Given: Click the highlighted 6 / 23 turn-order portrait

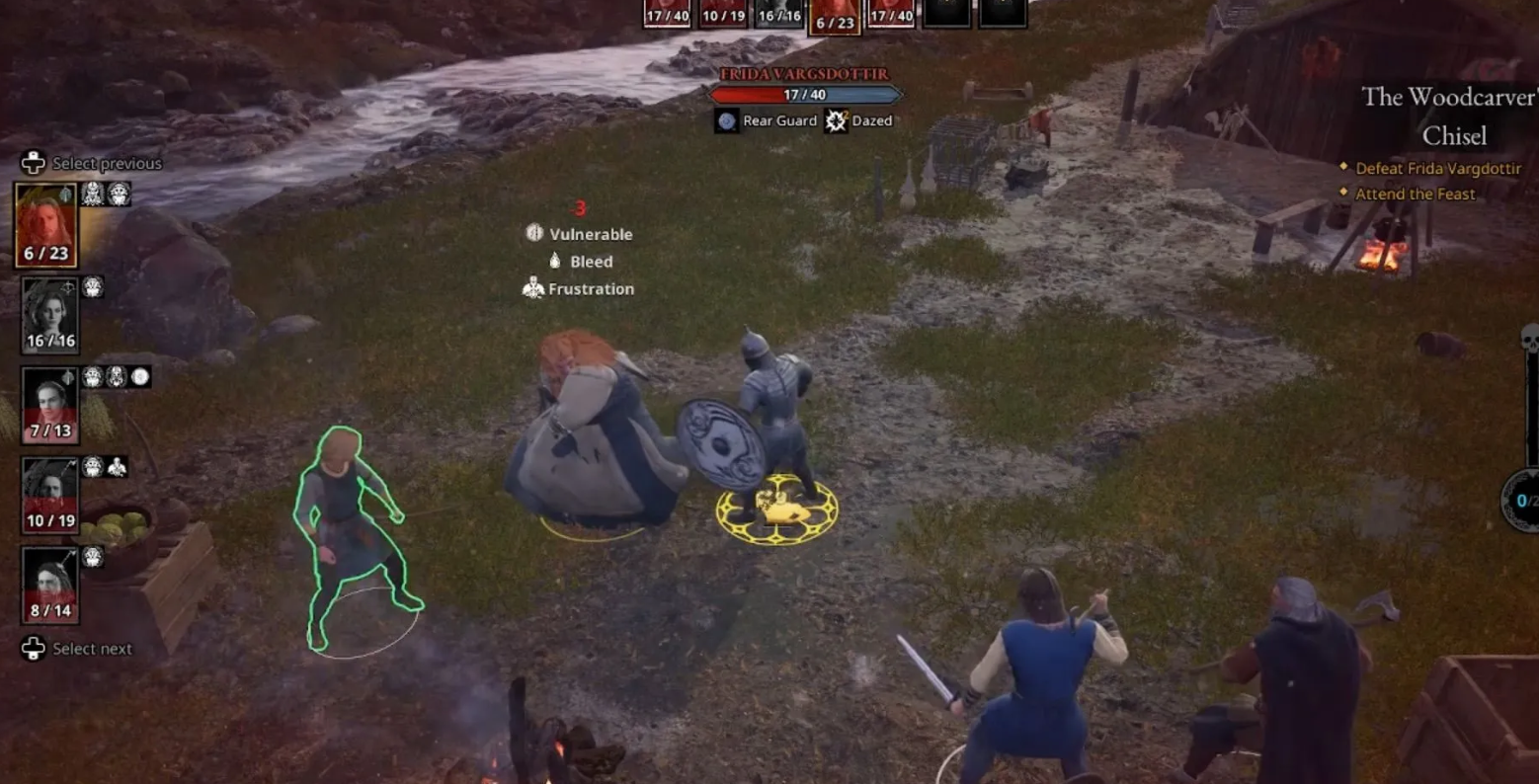Looking at the screenshot, I should pyautogui.click(x=835, y=16).
